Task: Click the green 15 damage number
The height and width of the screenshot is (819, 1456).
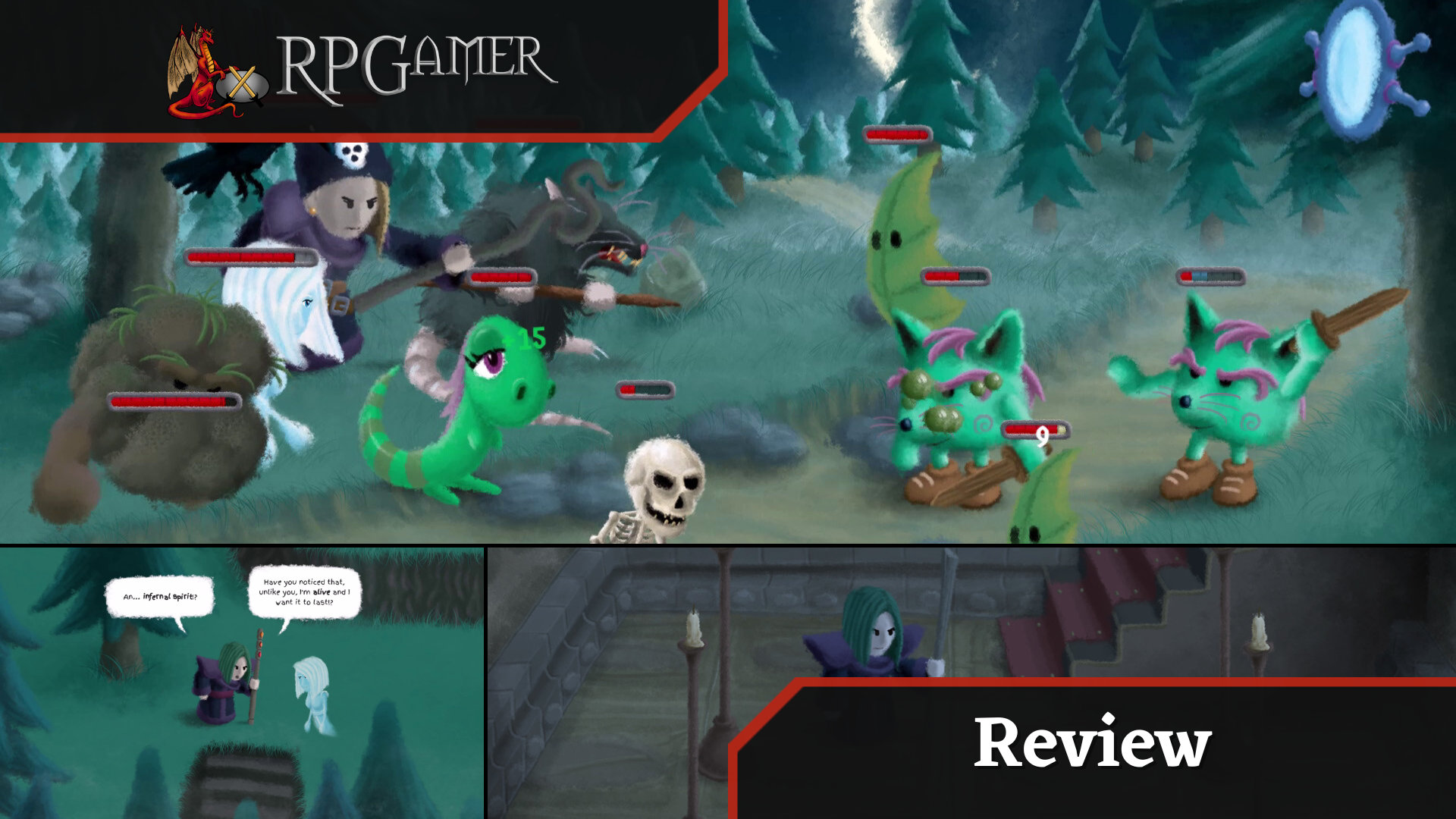Action: (533, 336)
